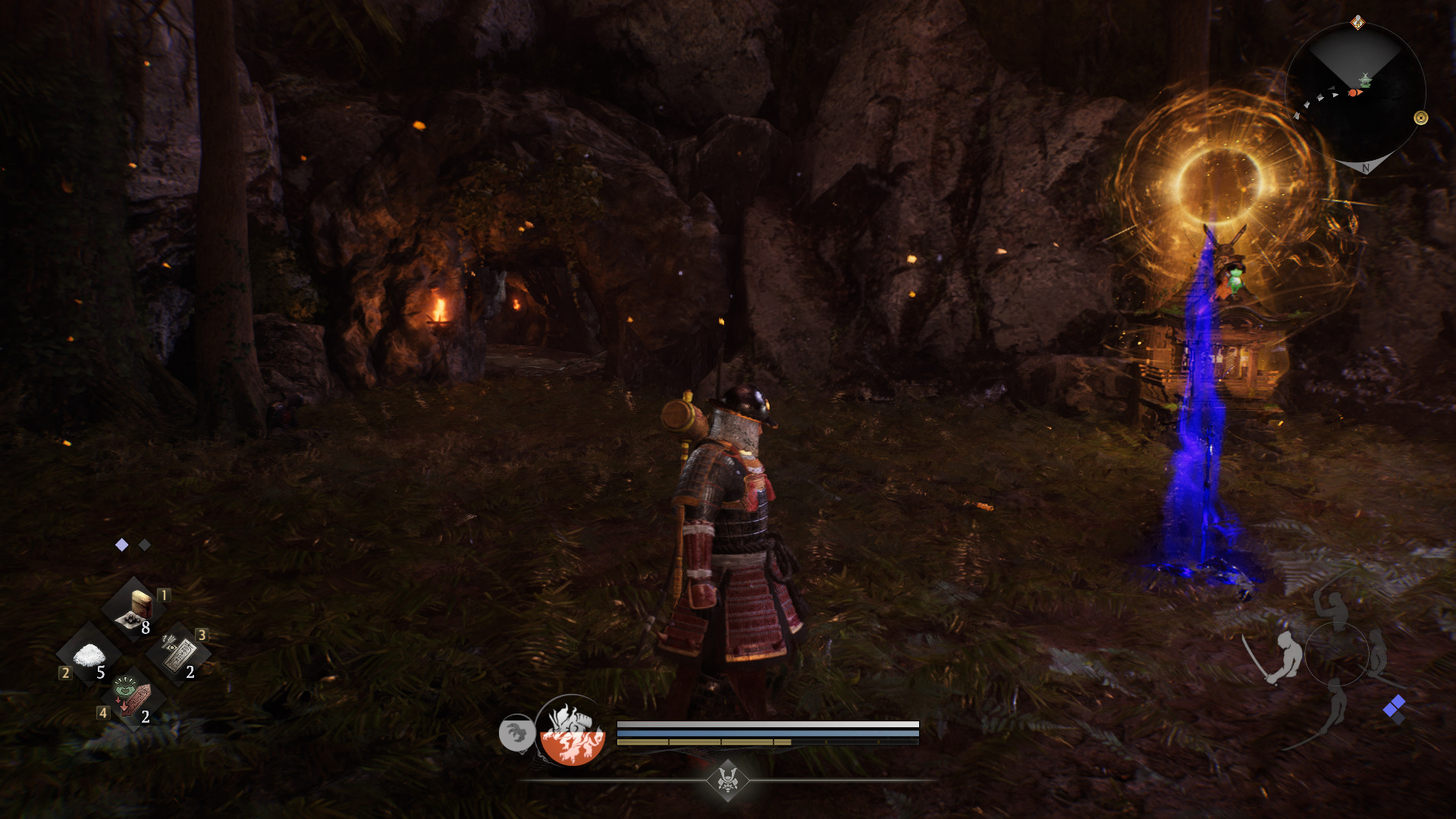Use the grey paper talisman in slot 3
This screenshot has width=1456, height=819.
(179, 654)
